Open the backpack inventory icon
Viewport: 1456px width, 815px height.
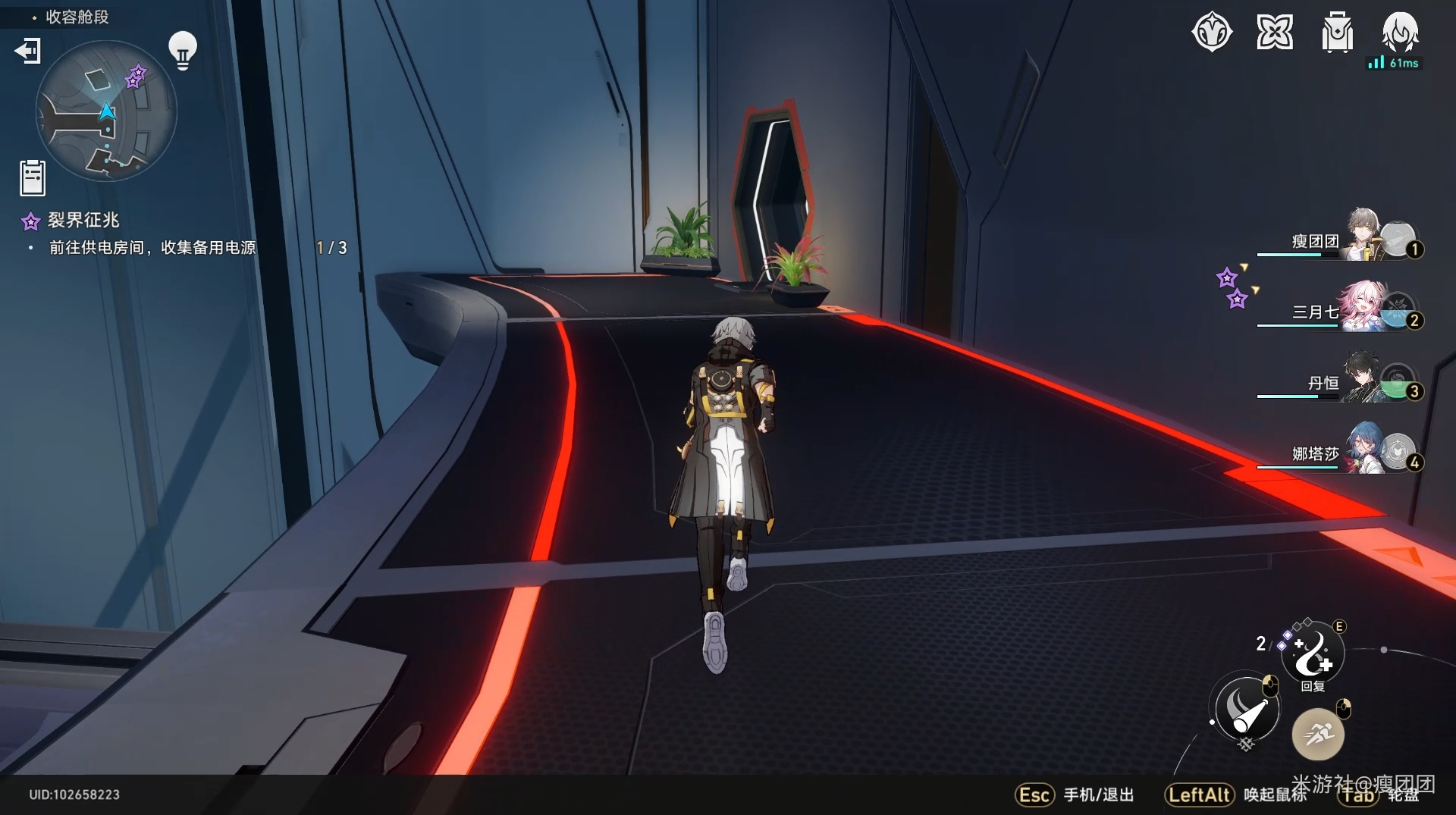pyautogui.click(x=1337, y=33)
